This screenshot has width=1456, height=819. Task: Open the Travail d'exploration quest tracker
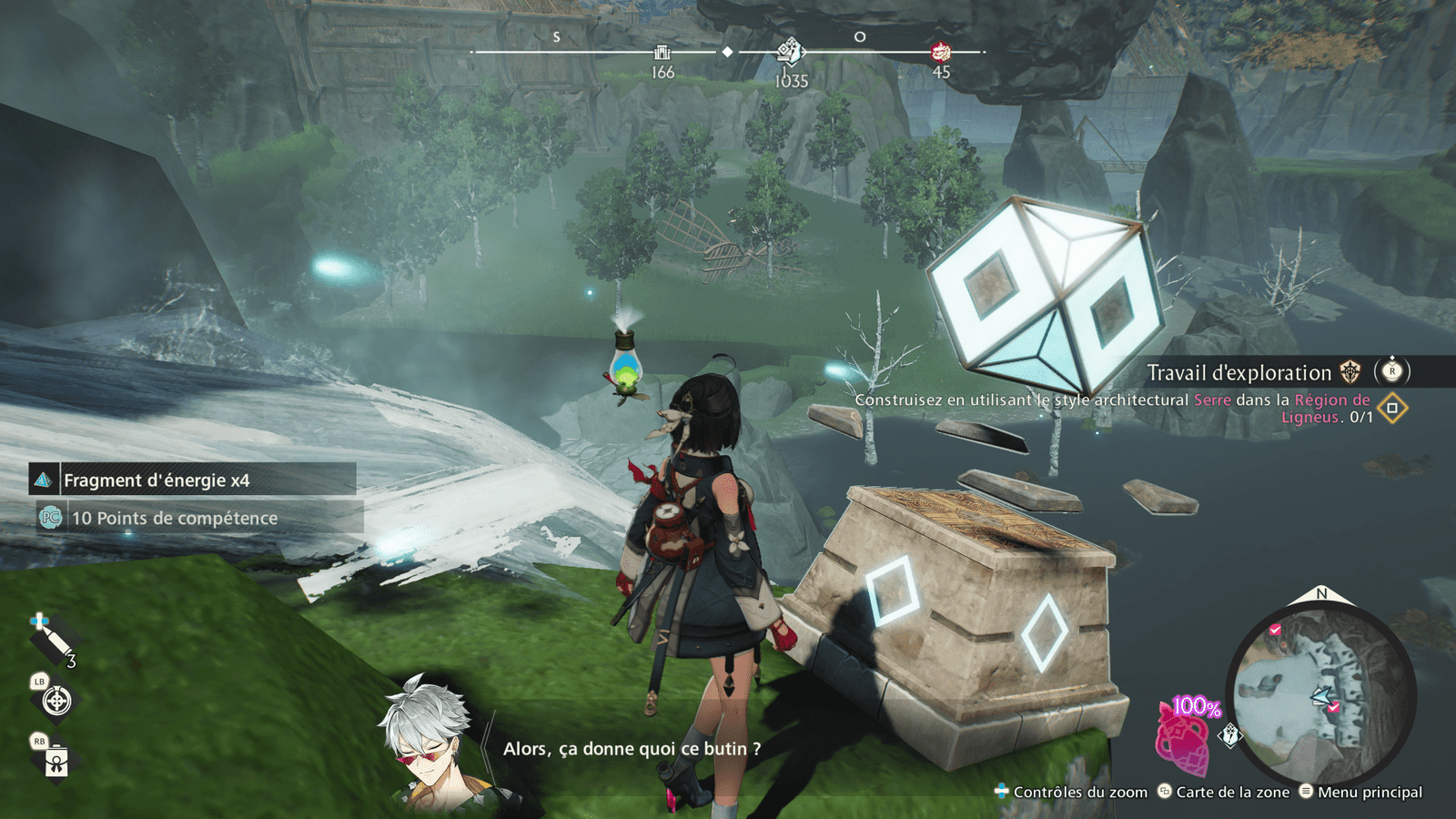pyautogui.click(x=1239, y=372)
